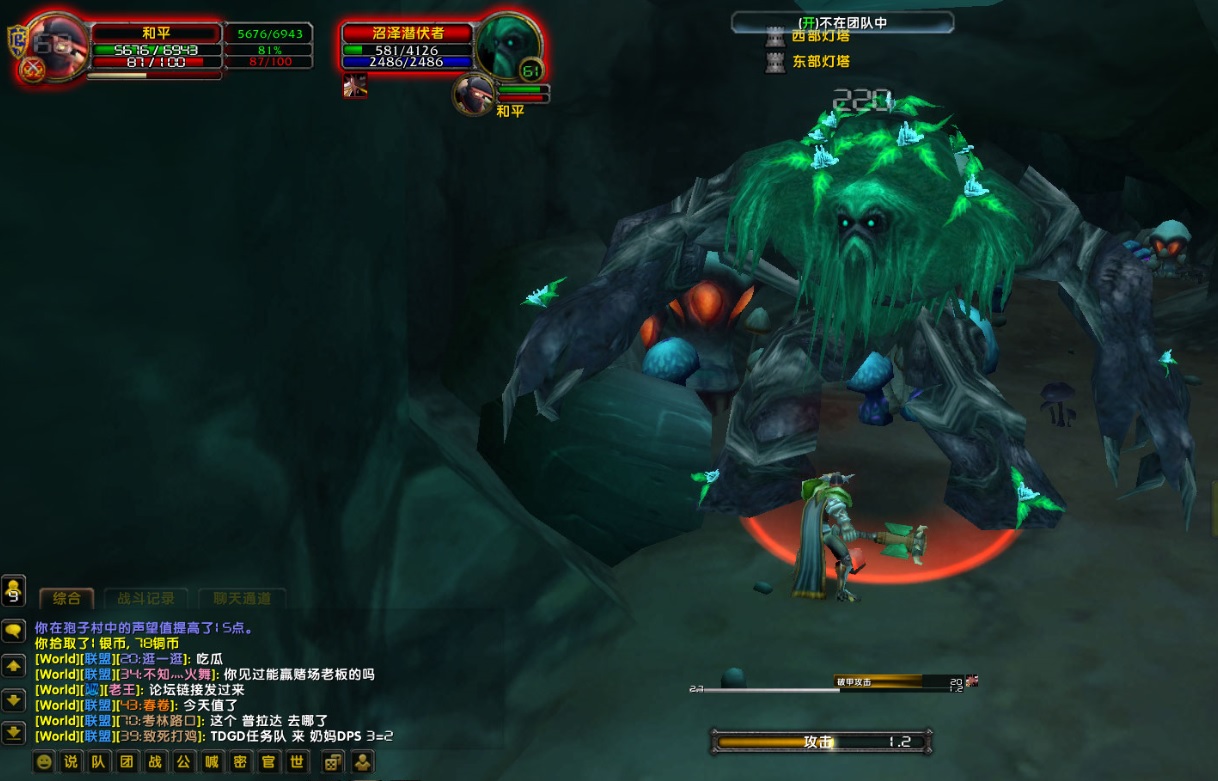Select the 密 (whisper) channel button
This screenshot has height=781, width=1218.
[x=240, y=762]
